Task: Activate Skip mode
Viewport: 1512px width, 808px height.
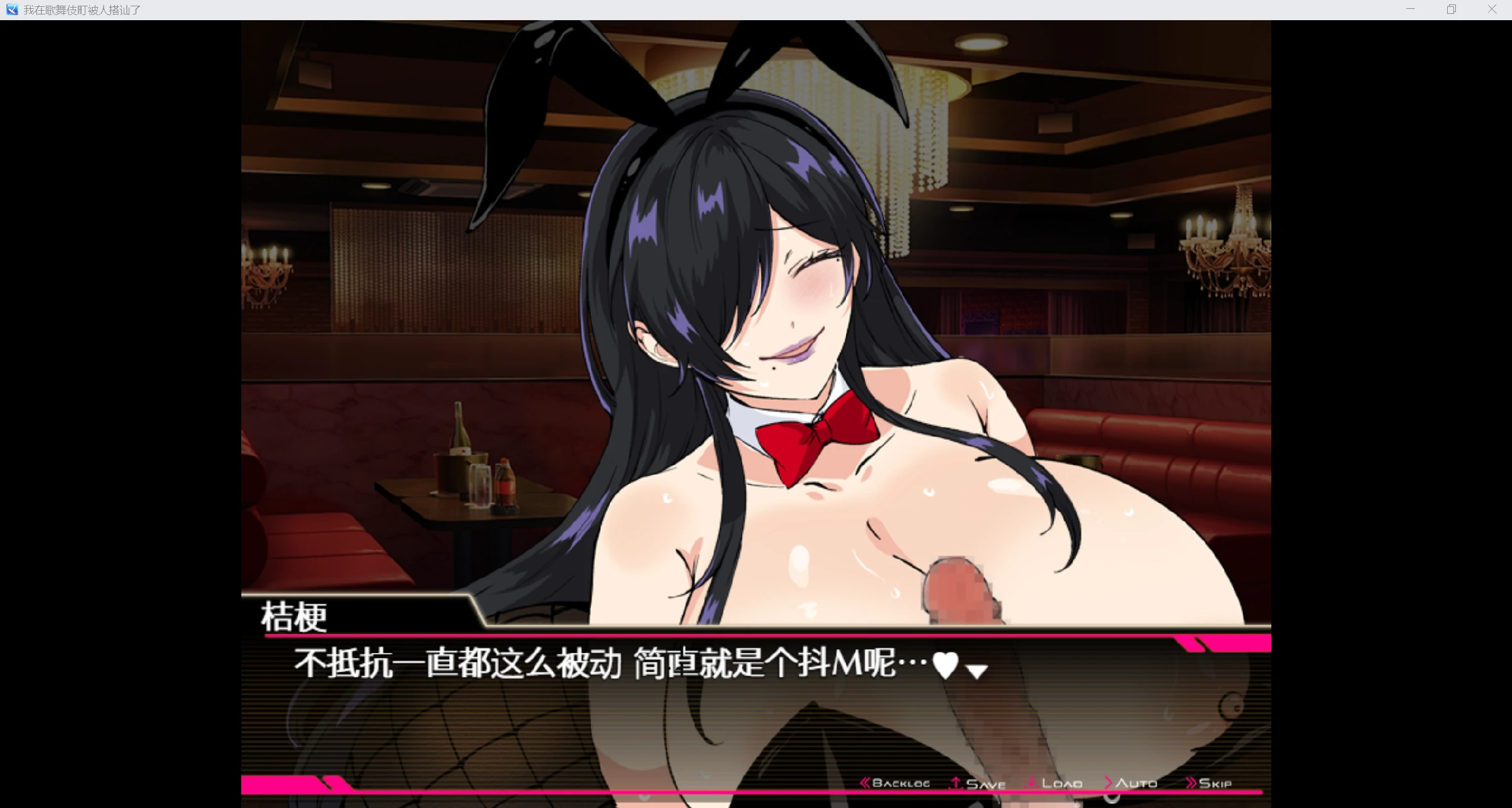Action: [x=1209, y=783]
